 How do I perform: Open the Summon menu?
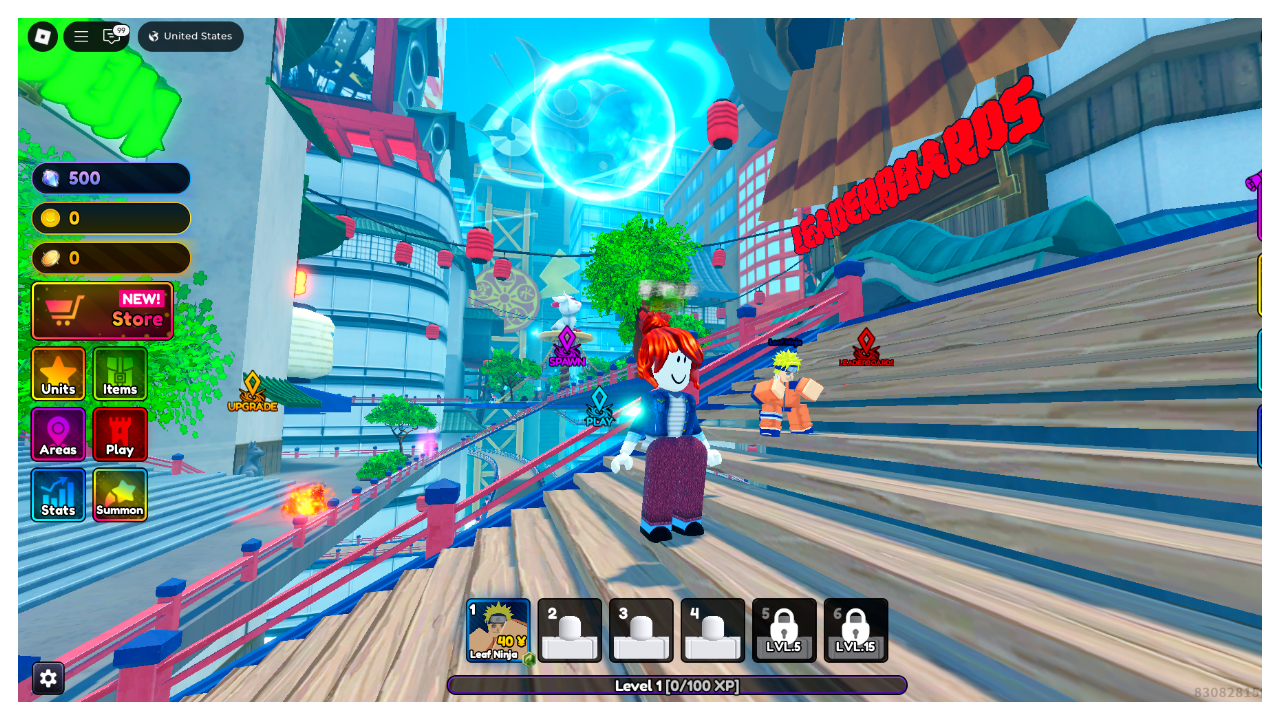click(x=120, y=494)
